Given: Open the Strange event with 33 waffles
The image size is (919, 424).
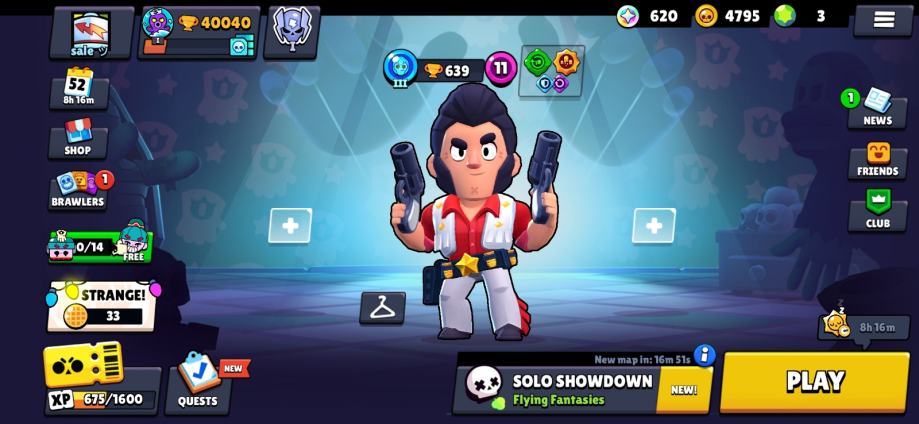Looking at the screenshot, I should click(101, 306).
